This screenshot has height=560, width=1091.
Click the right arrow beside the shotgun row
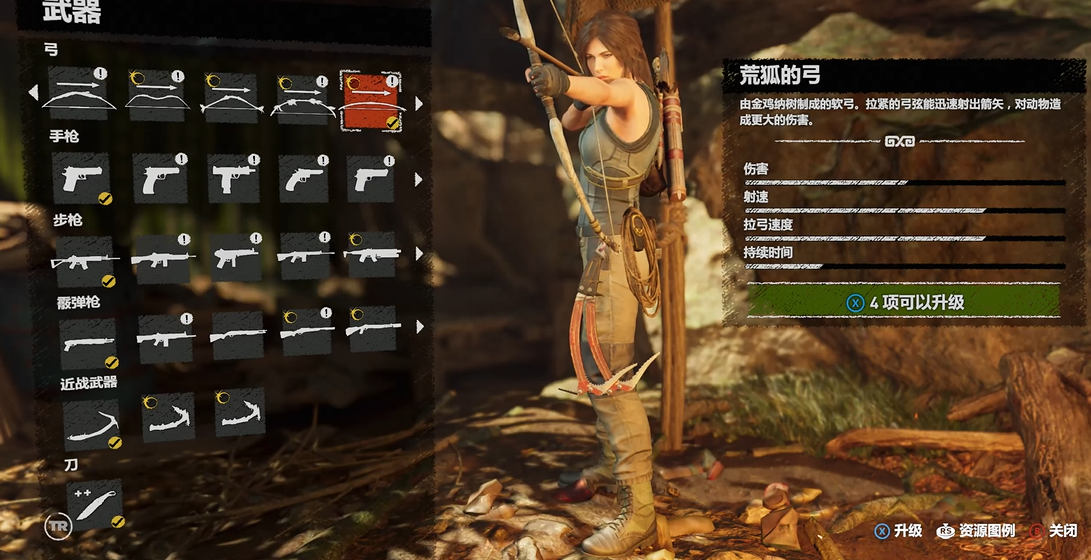[x=418, y=326]
